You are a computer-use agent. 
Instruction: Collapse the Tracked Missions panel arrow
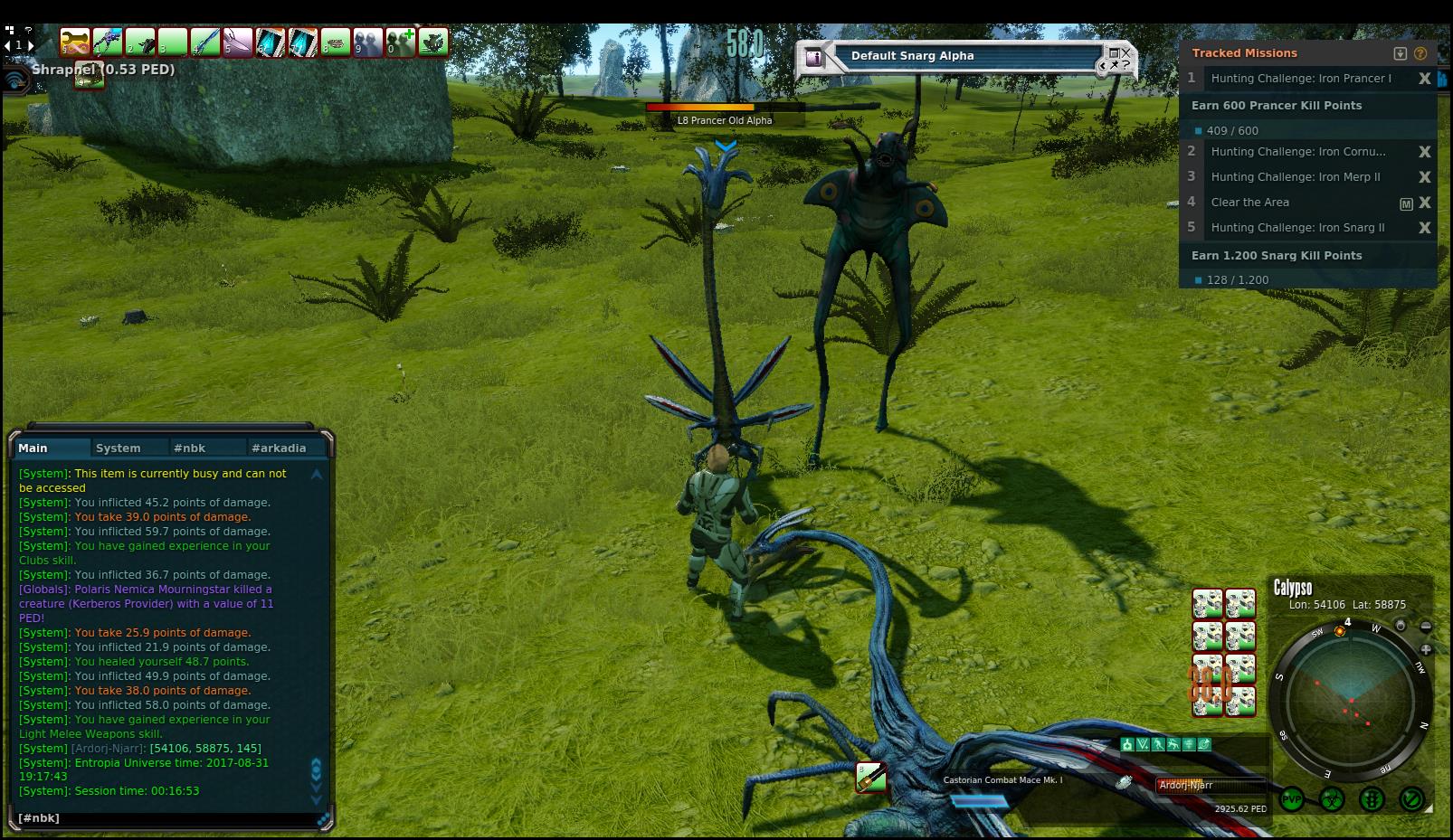(1401, 53)
